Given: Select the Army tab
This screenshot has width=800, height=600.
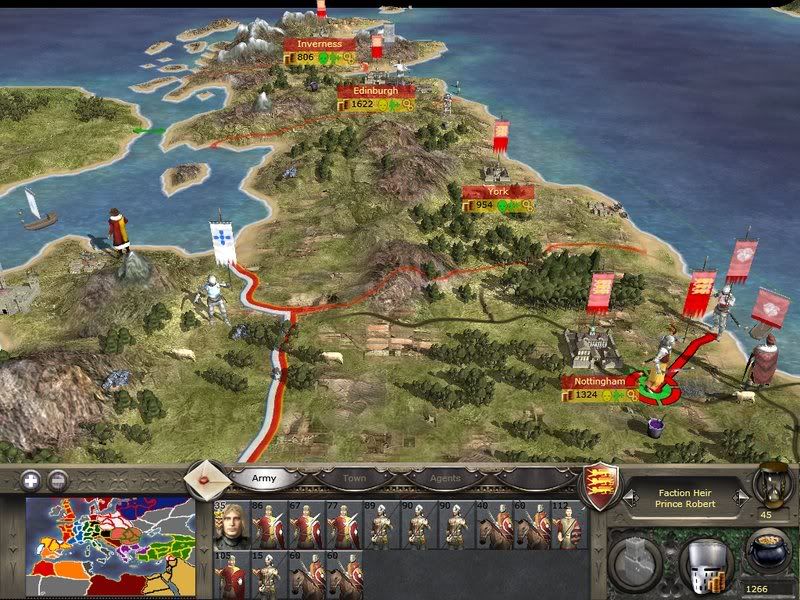Looking at the screenshot, I should coord(263,479).
